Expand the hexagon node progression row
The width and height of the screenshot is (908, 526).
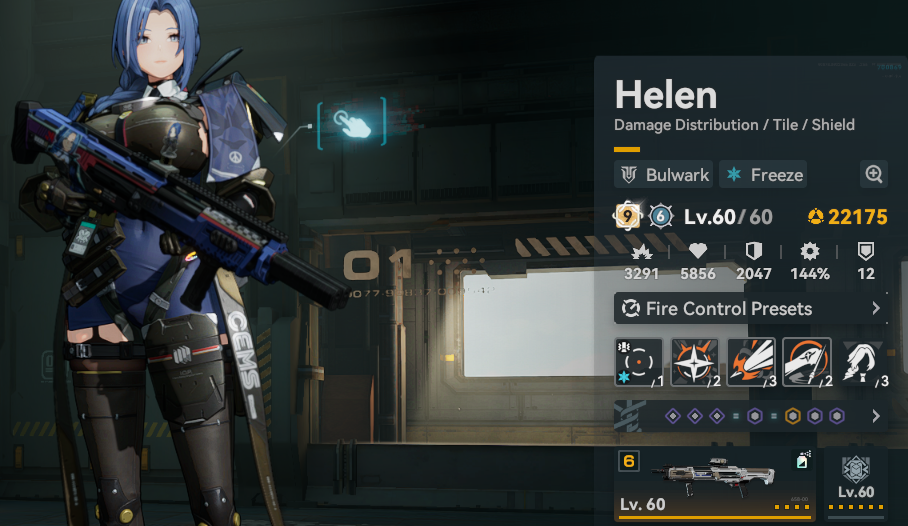[x=751, y=416]
